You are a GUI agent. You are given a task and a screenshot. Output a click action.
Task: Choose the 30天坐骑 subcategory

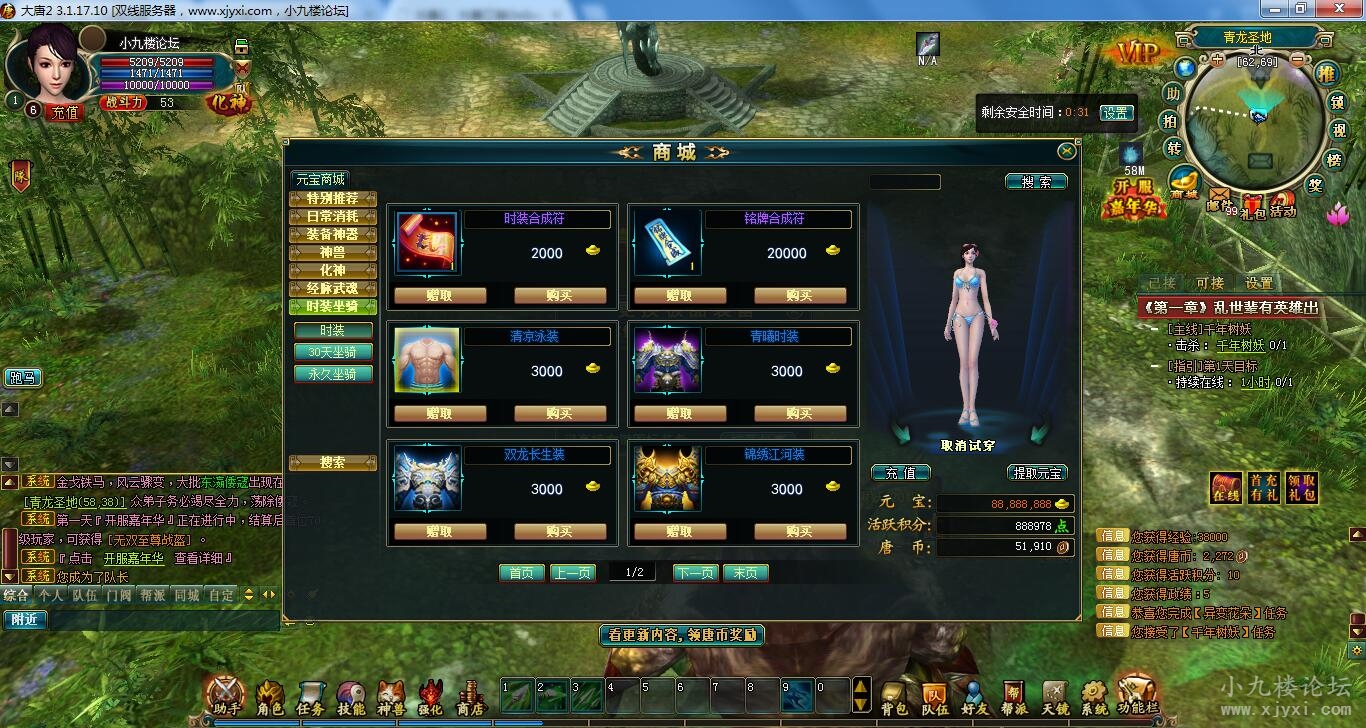[332, 352]
